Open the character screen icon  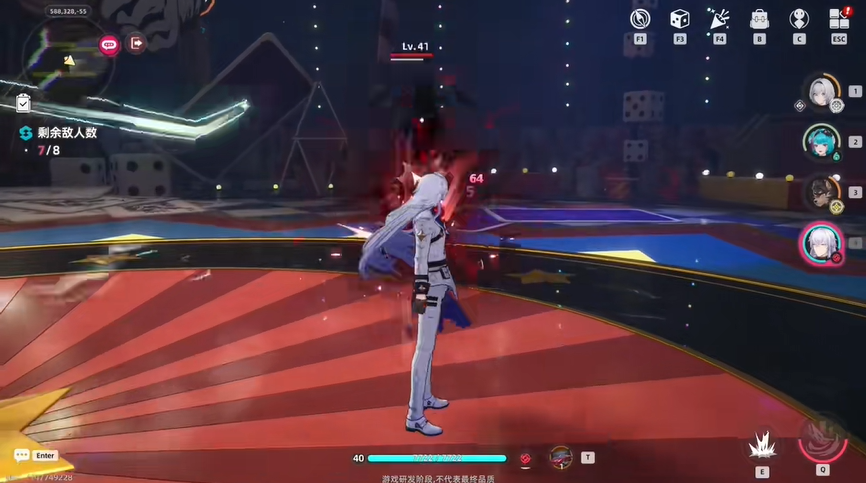[799, 19]
